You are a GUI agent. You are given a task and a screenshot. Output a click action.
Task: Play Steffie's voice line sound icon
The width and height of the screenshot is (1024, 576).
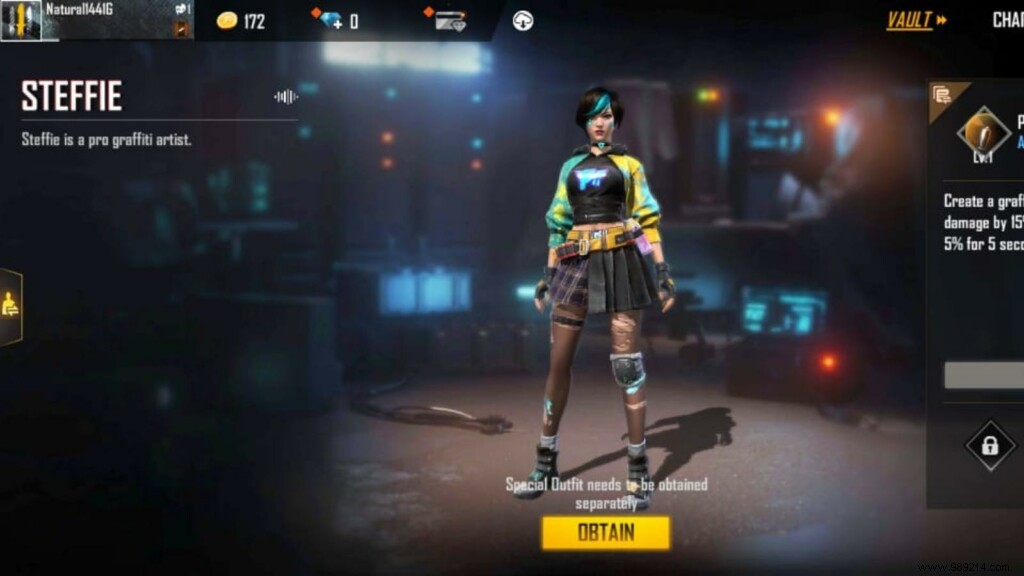click(x=286, y=97)
